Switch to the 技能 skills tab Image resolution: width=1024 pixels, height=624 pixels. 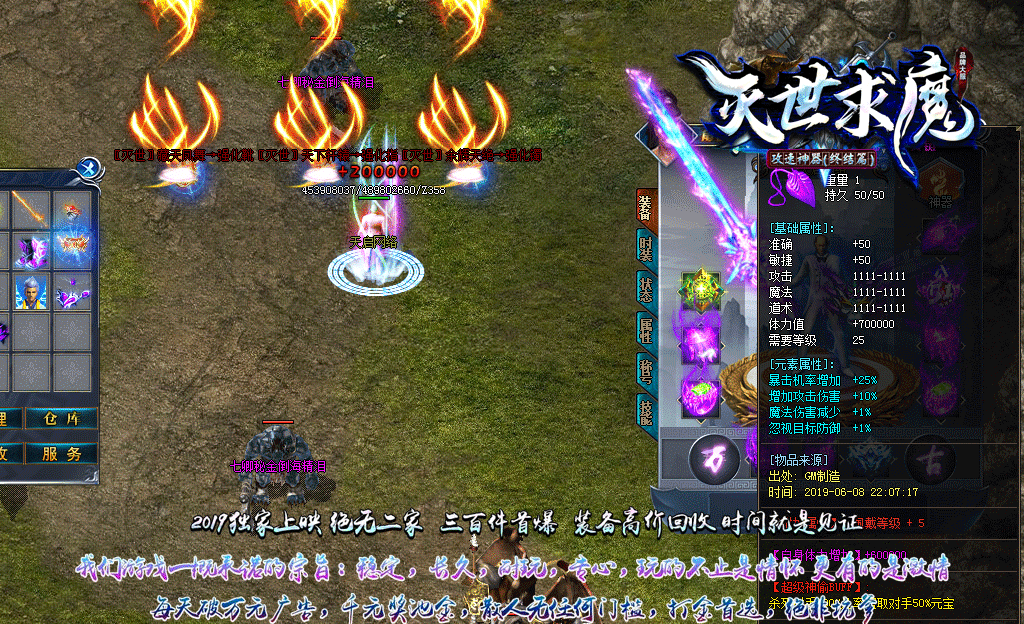(646, 411)
